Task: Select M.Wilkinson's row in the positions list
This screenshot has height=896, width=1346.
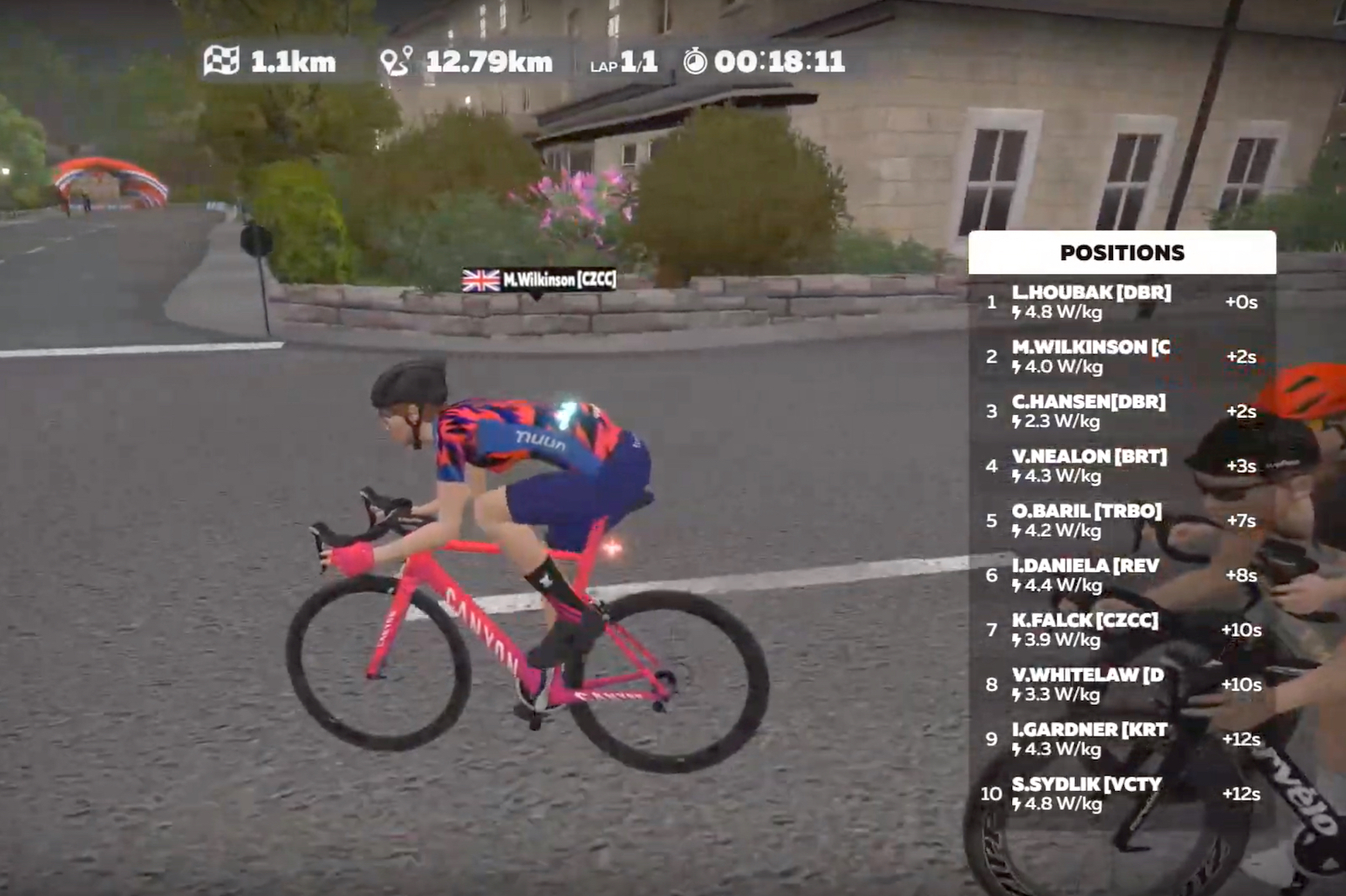Action: [x=1121, y=357]
